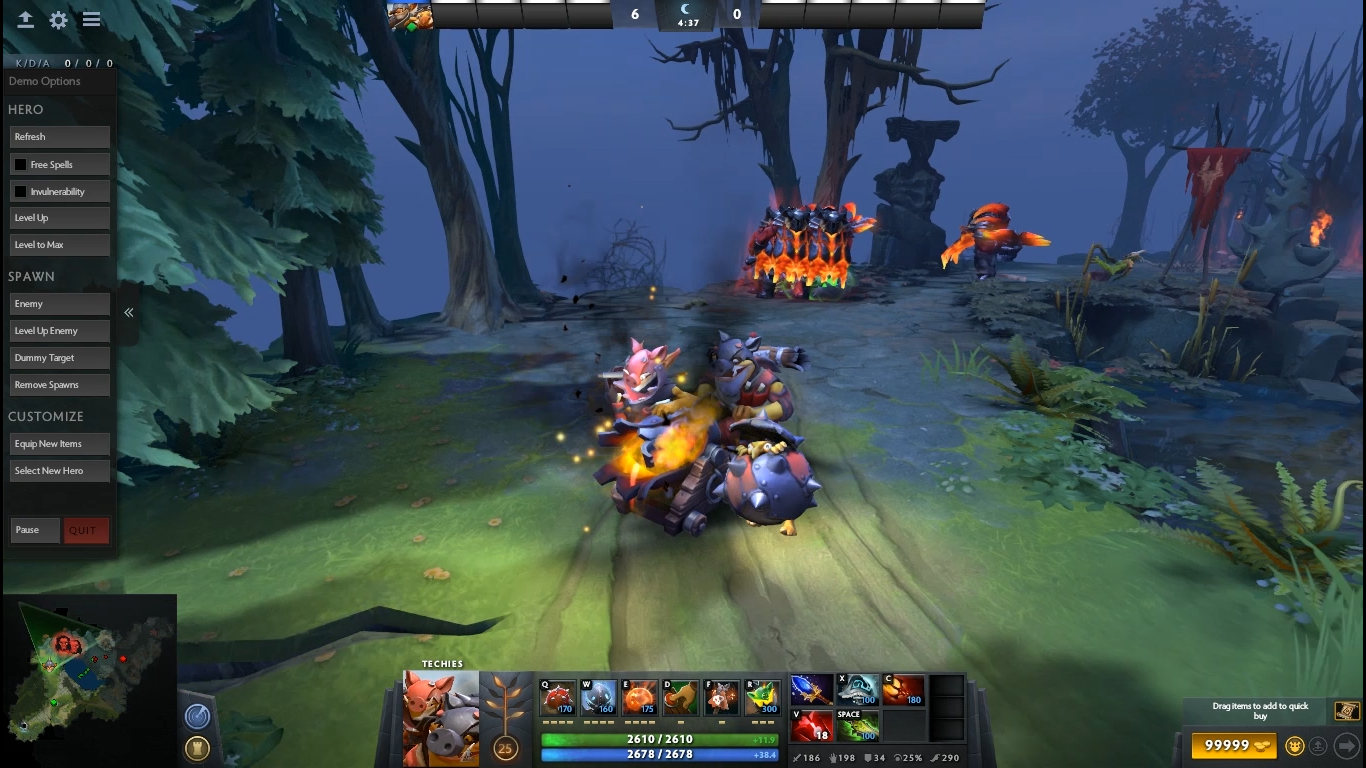Open Equip New Items
Viewport: 1366px width, 768px height.
click(x=59, y=444)
